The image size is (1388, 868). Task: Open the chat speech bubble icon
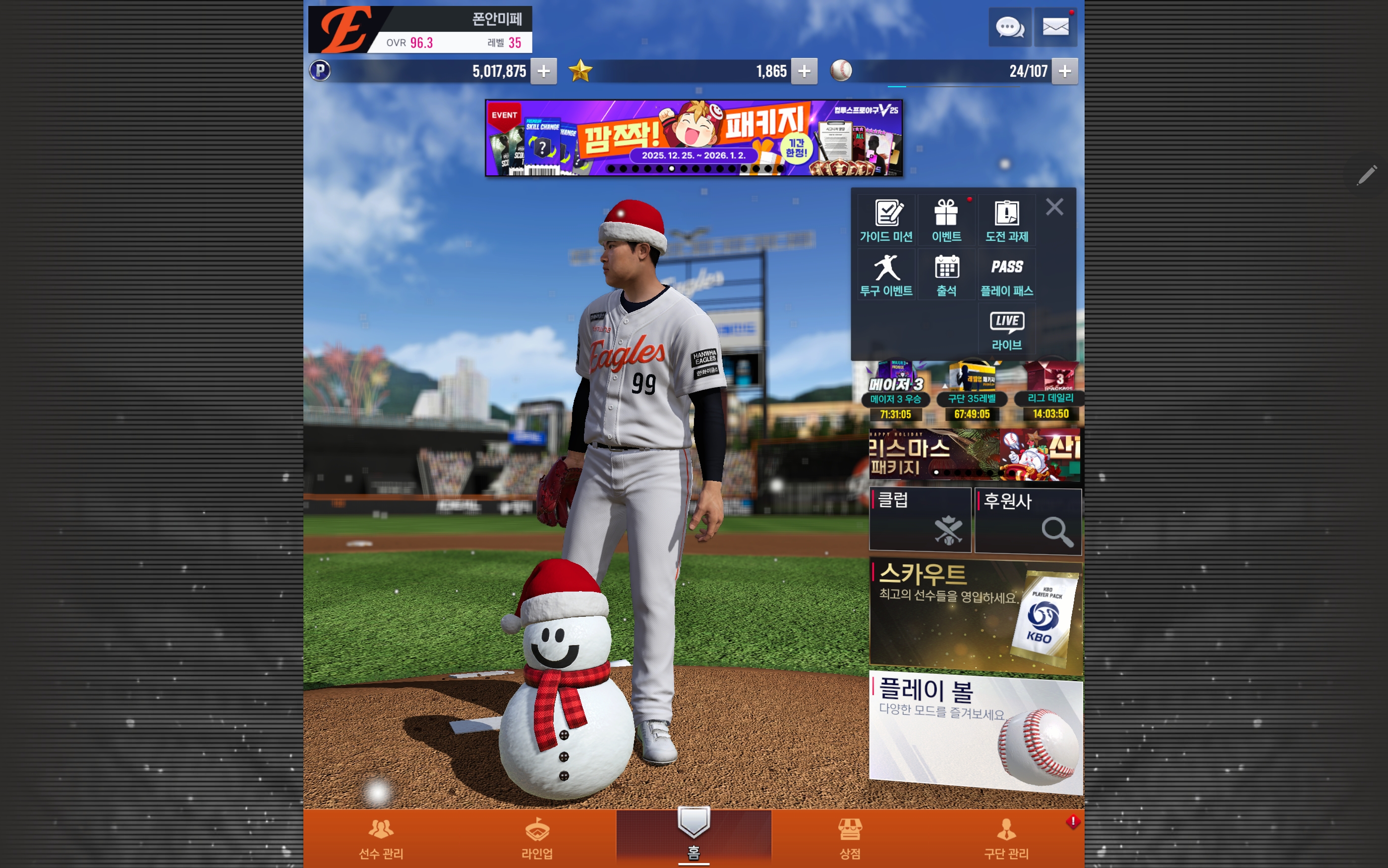point(1009,27)
